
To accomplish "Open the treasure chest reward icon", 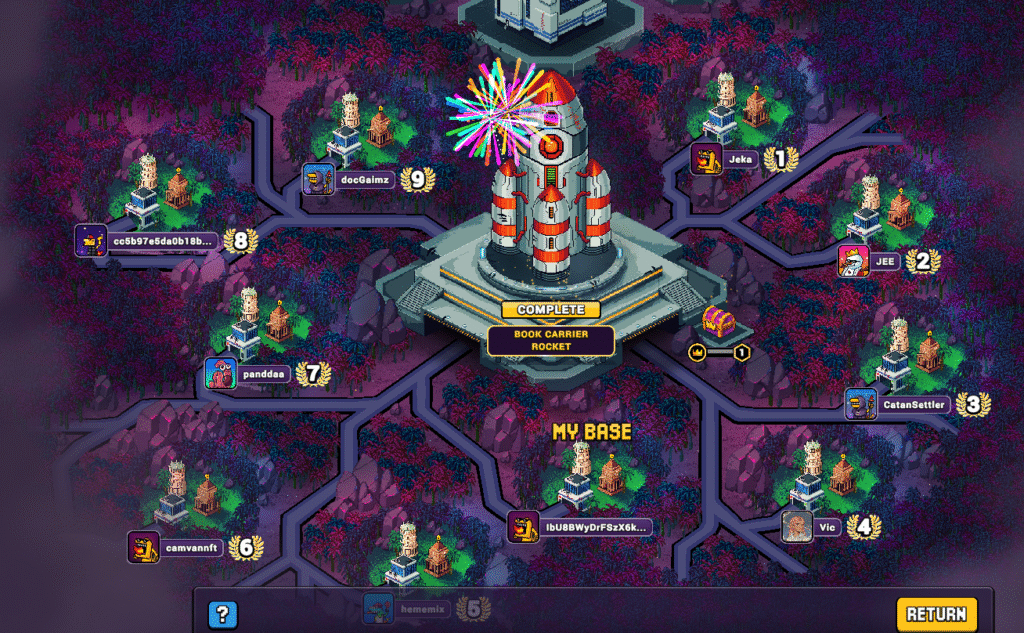I will point(717,322).
